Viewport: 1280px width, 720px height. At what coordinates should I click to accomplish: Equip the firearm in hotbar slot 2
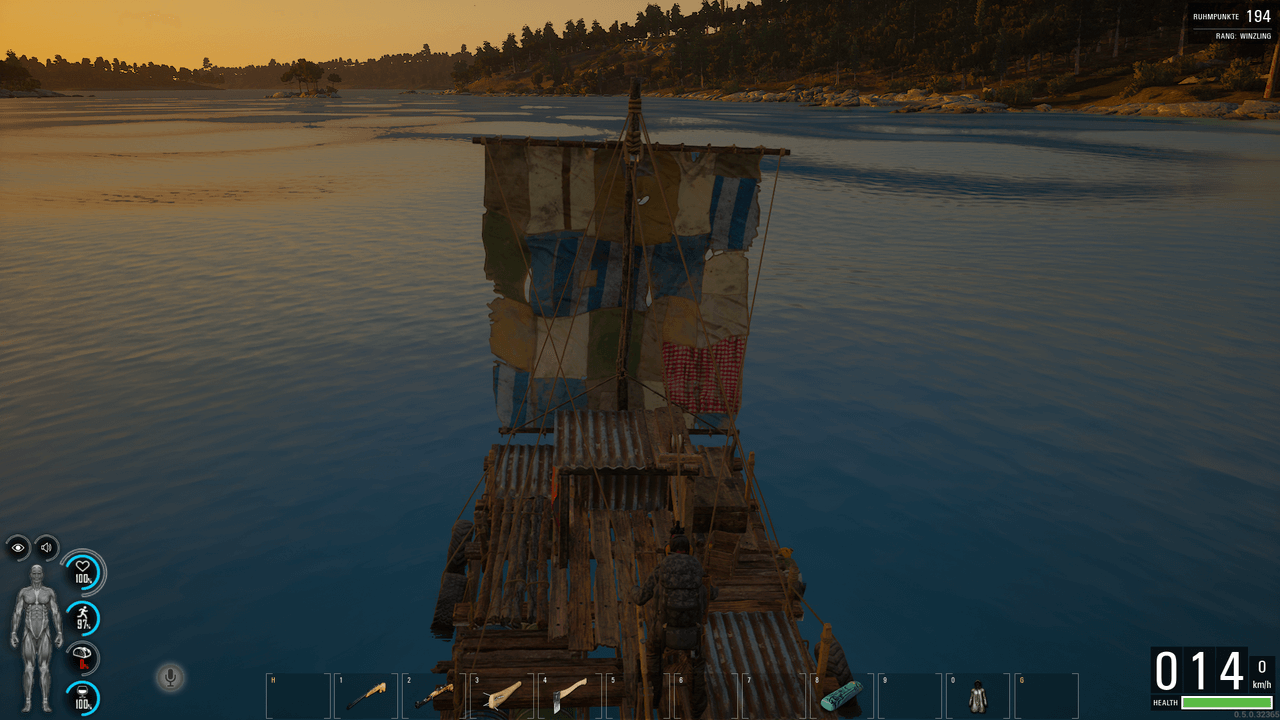tap(434, 695)
